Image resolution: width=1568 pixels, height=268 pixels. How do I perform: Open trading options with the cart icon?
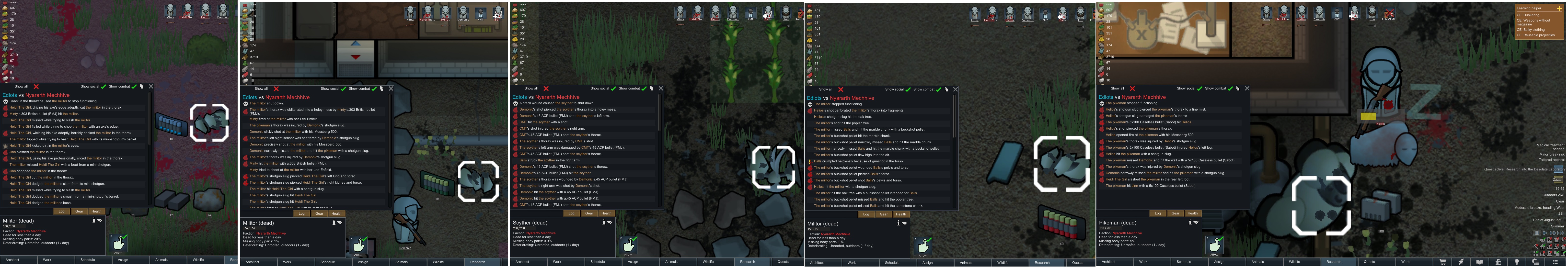[x=1443, y=262]
